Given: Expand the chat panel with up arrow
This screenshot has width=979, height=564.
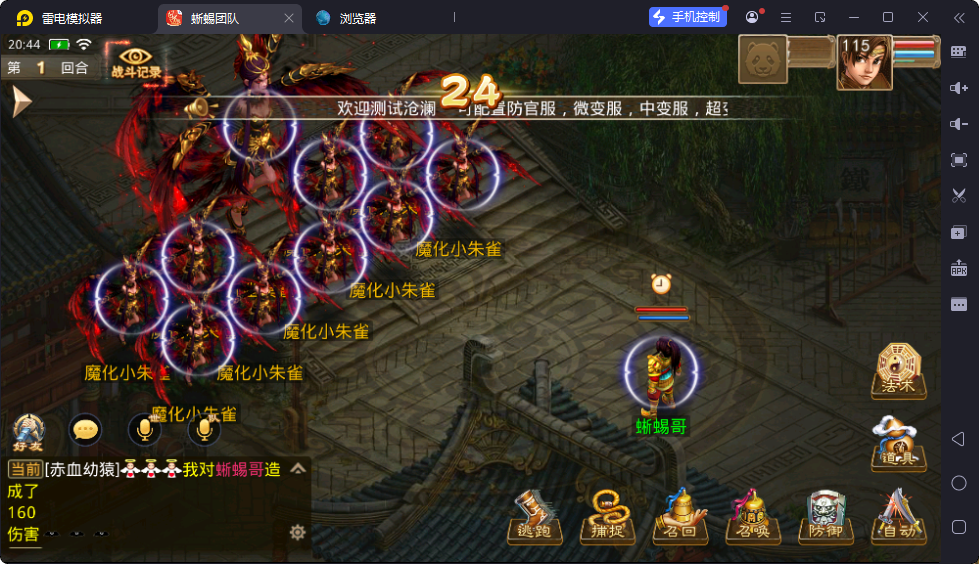Looking at the screenshot, I should point(298,468).
